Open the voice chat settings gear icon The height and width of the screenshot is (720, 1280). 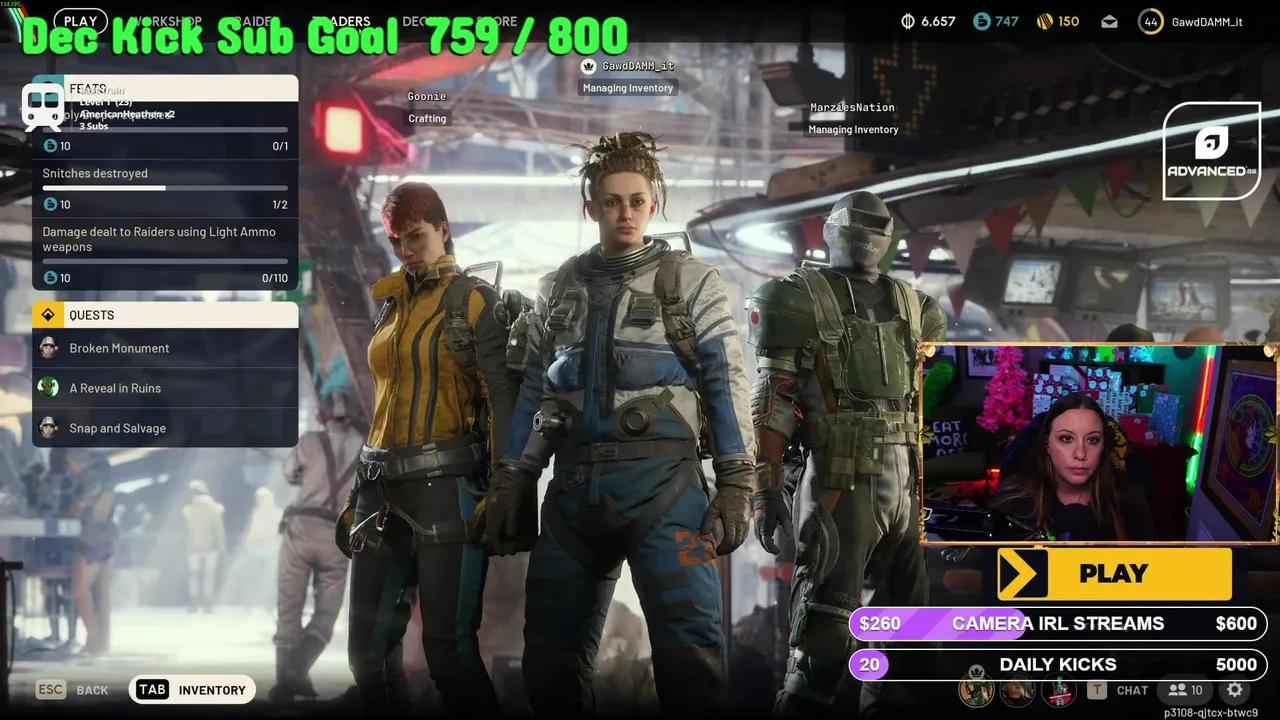point(1235,690)
